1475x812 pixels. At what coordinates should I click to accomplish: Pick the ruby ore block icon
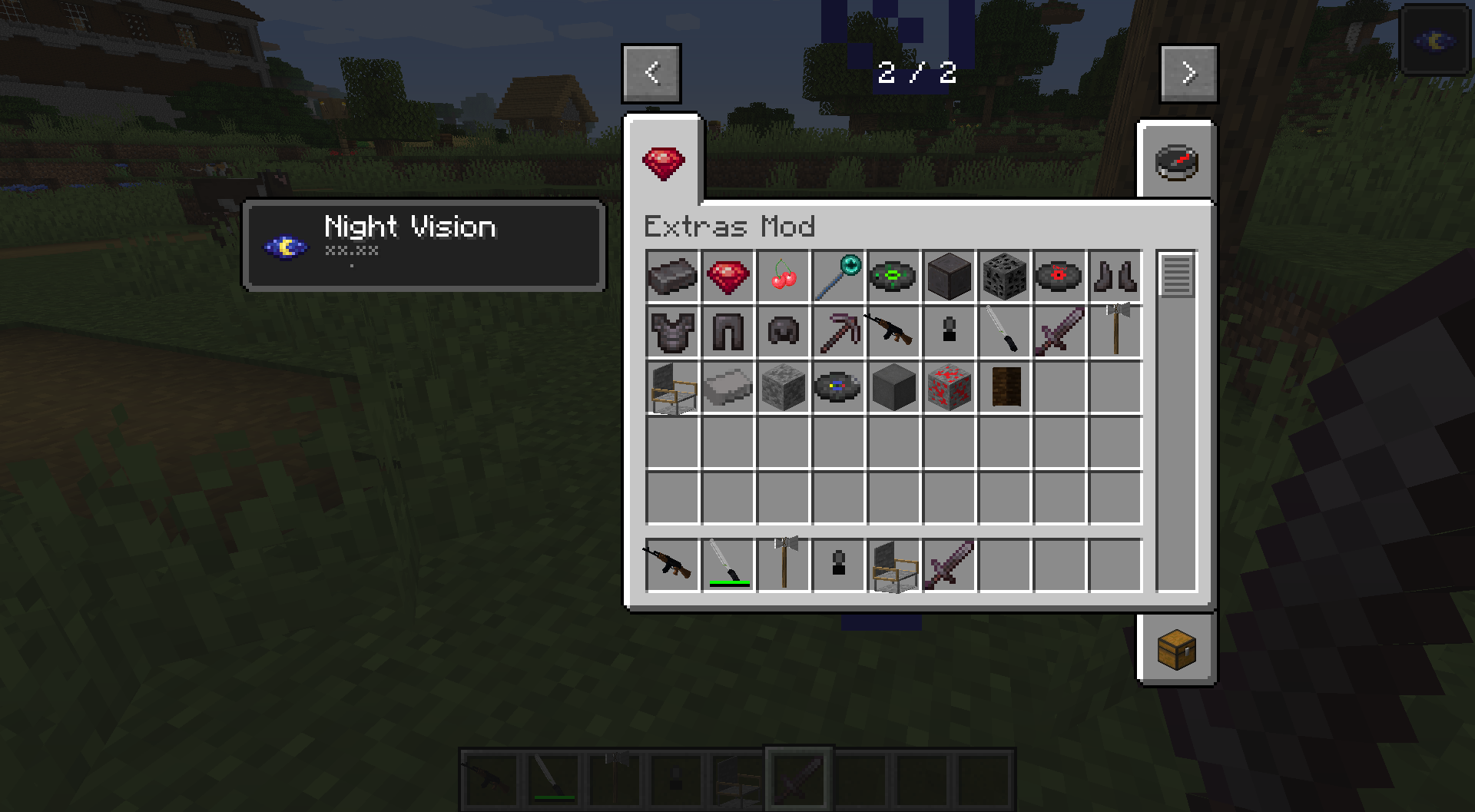point(949,388)
